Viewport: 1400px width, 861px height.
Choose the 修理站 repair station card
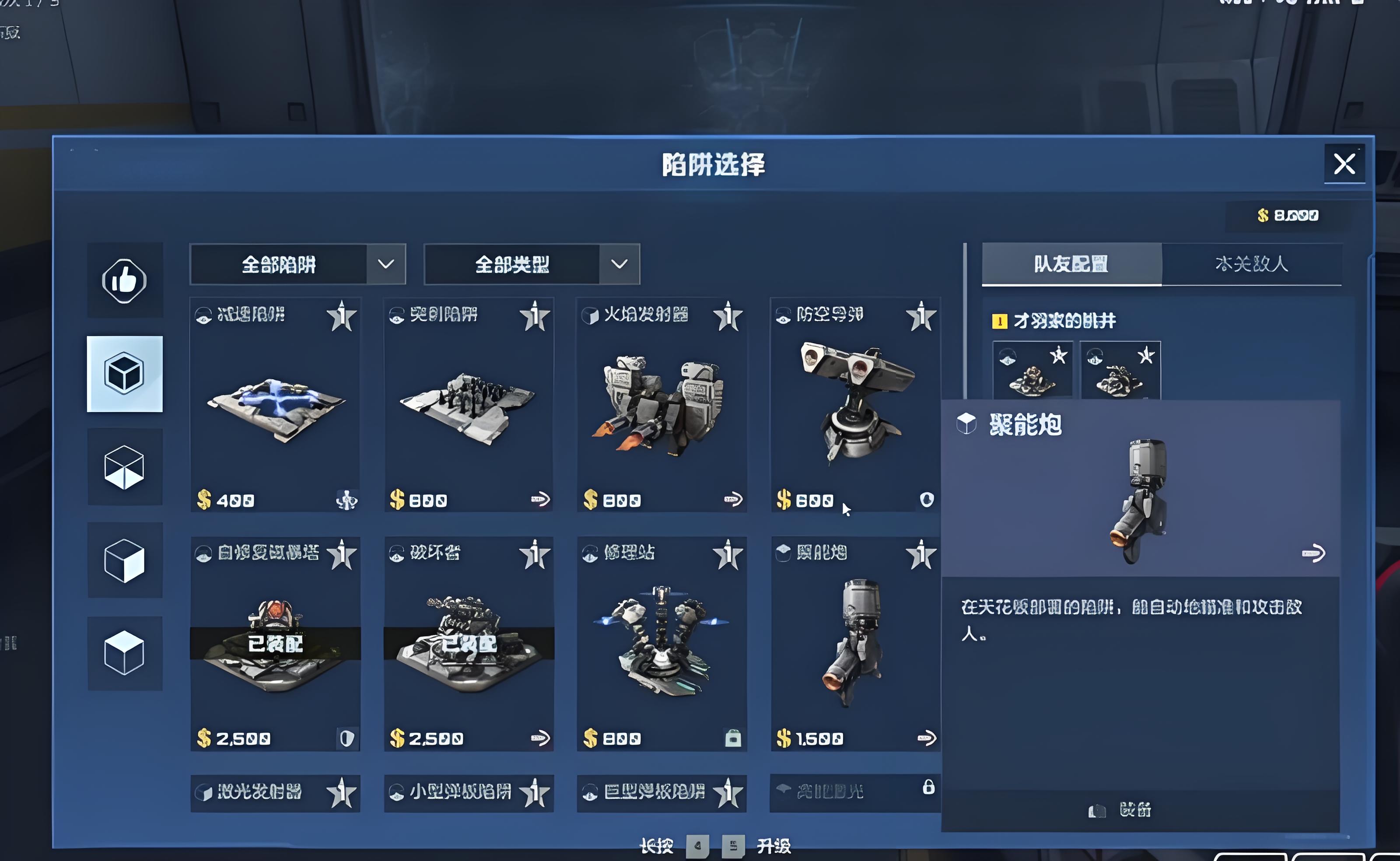coord(661,644)
